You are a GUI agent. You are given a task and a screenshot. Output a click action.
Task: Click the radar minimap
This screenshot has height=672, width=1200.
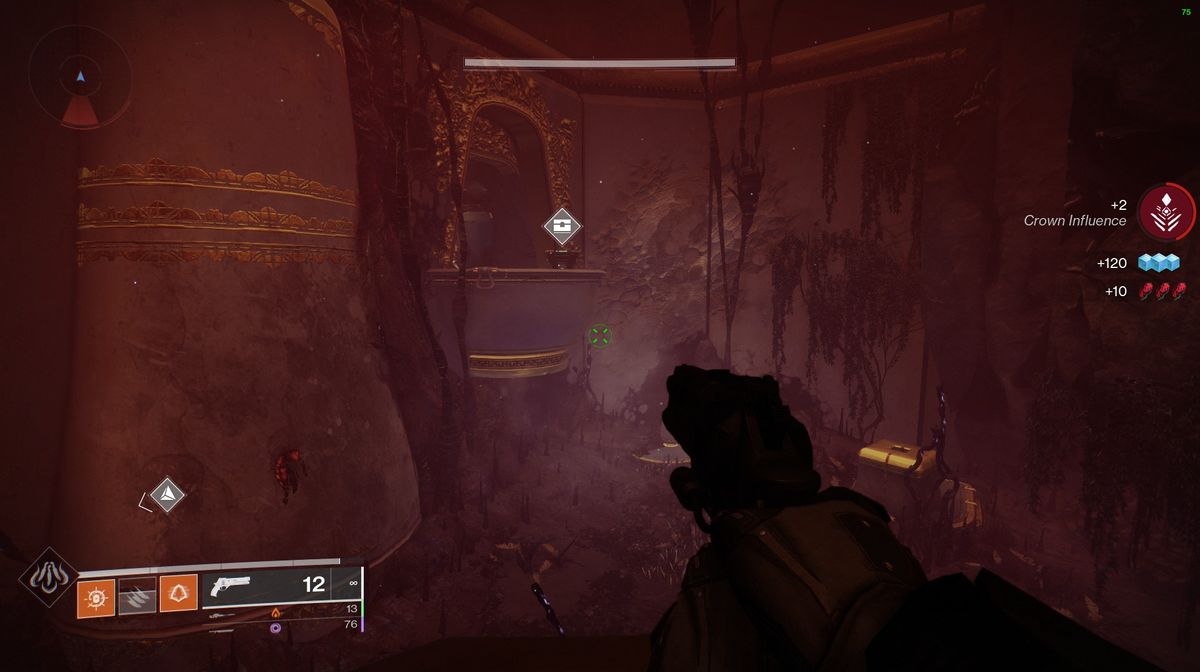click(x=80, y=77)
